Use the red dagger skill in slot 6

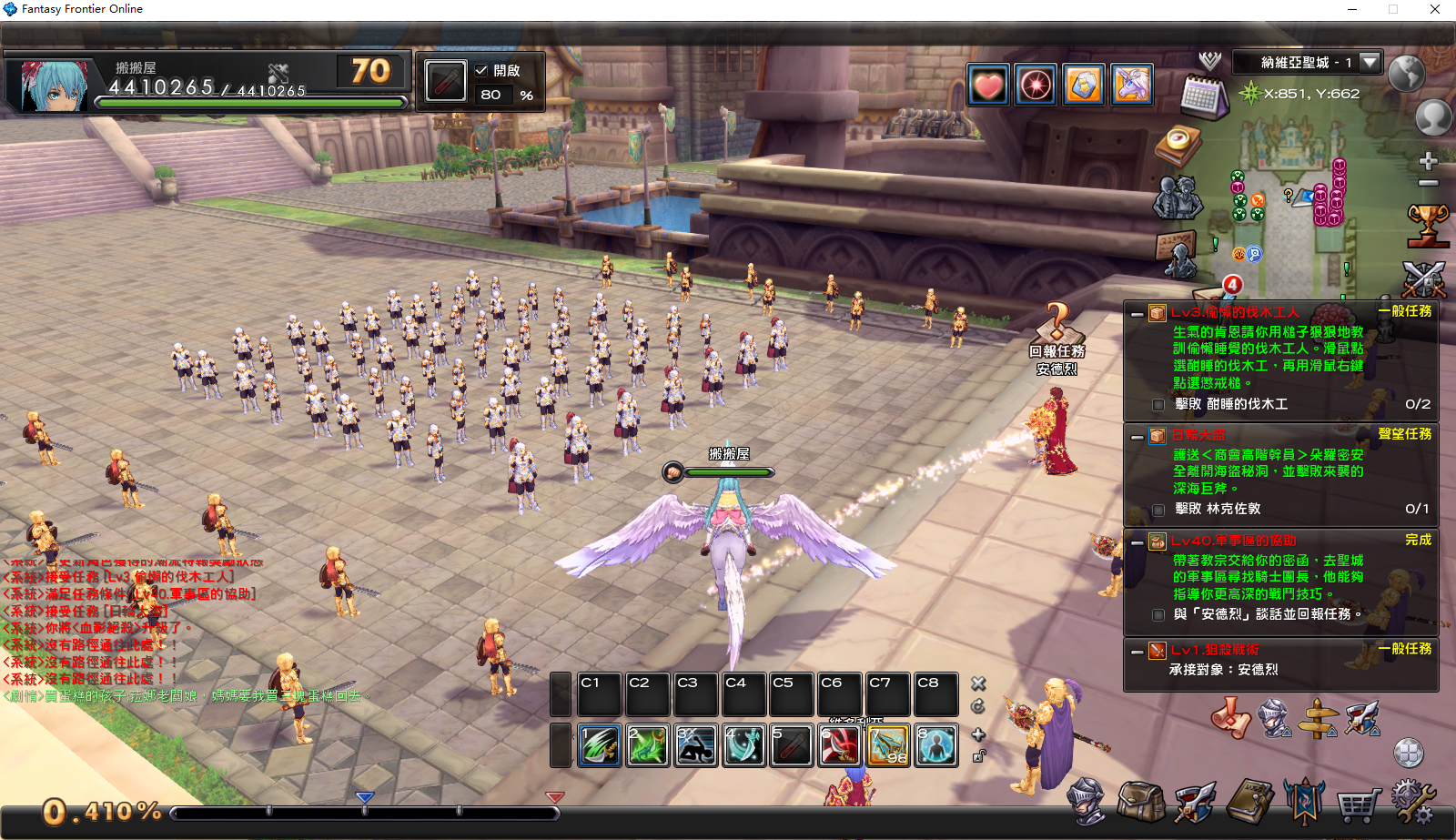coord(840,745)
